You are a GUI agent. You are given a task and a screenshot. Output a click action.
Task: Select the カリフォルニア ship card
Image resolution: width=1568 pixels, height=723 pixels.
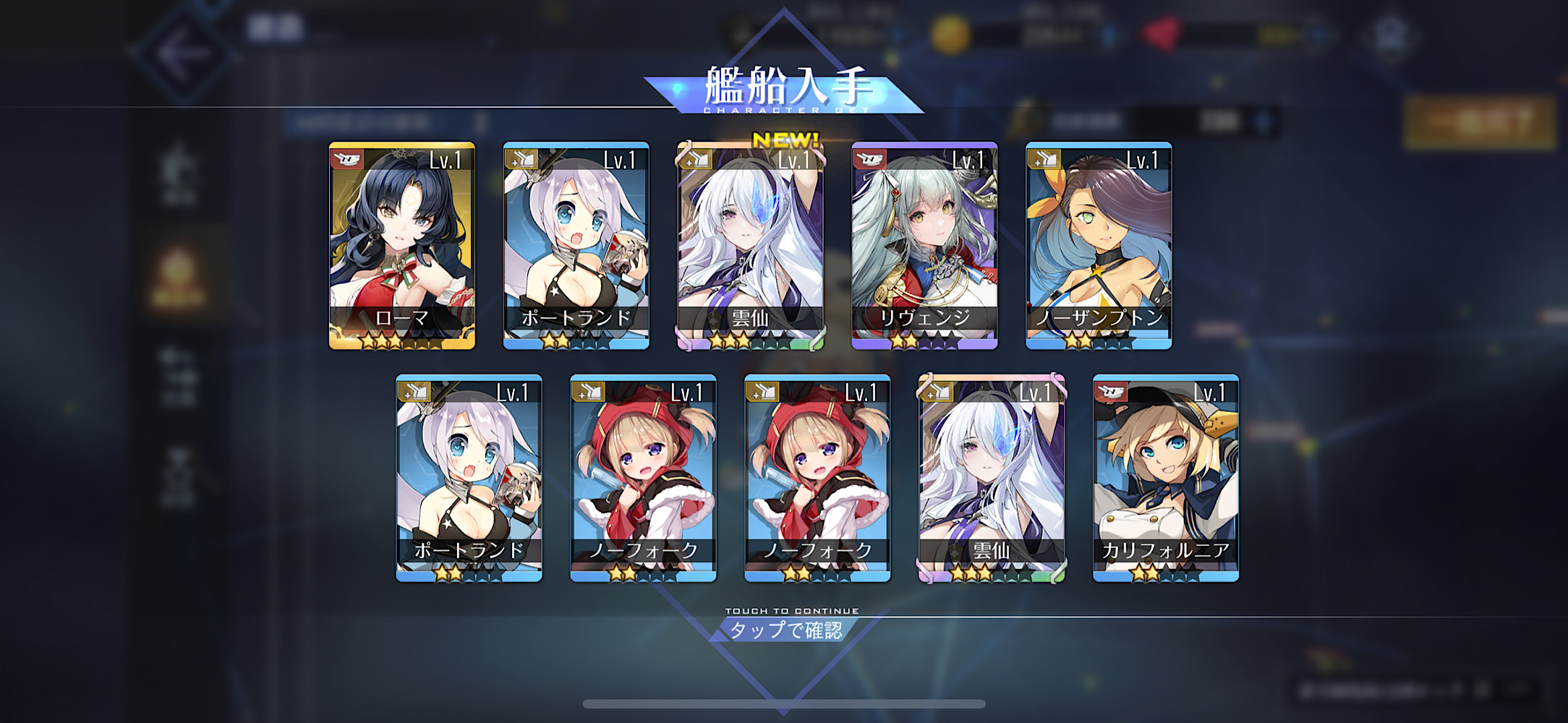[x=1165, y=478]
